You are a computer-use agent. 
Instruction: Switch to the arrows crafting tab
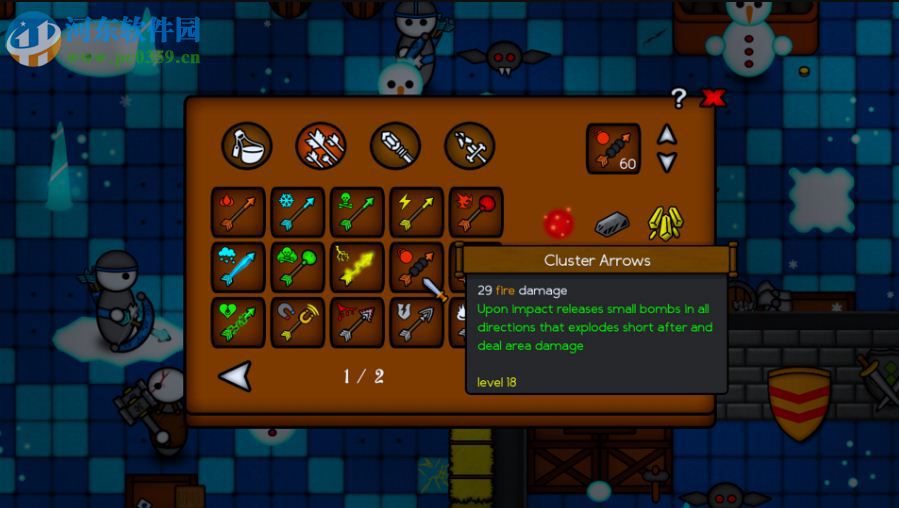click(321, 146)
